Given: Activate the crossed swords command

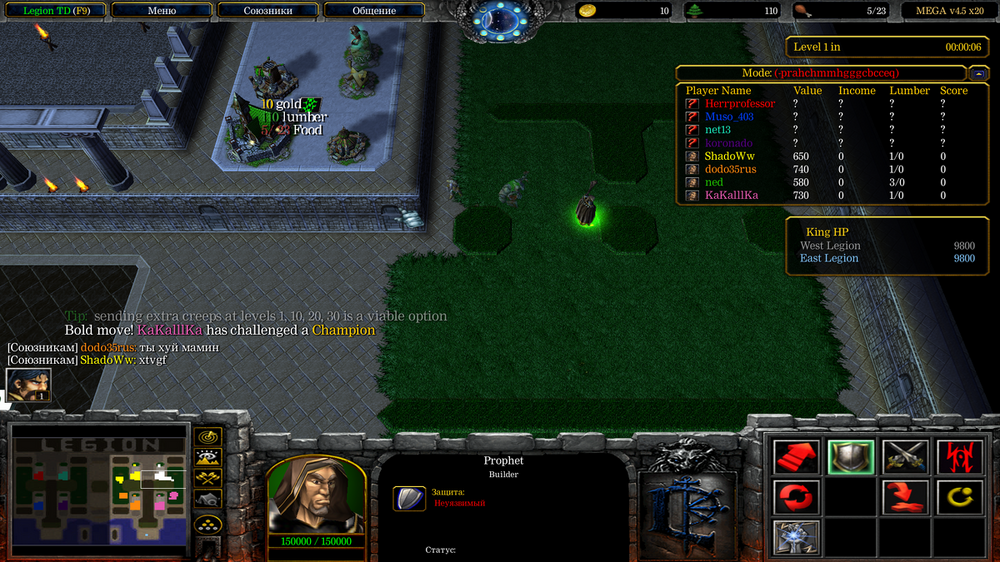Looking at the screenshot, I should click(x=905, y=457).
